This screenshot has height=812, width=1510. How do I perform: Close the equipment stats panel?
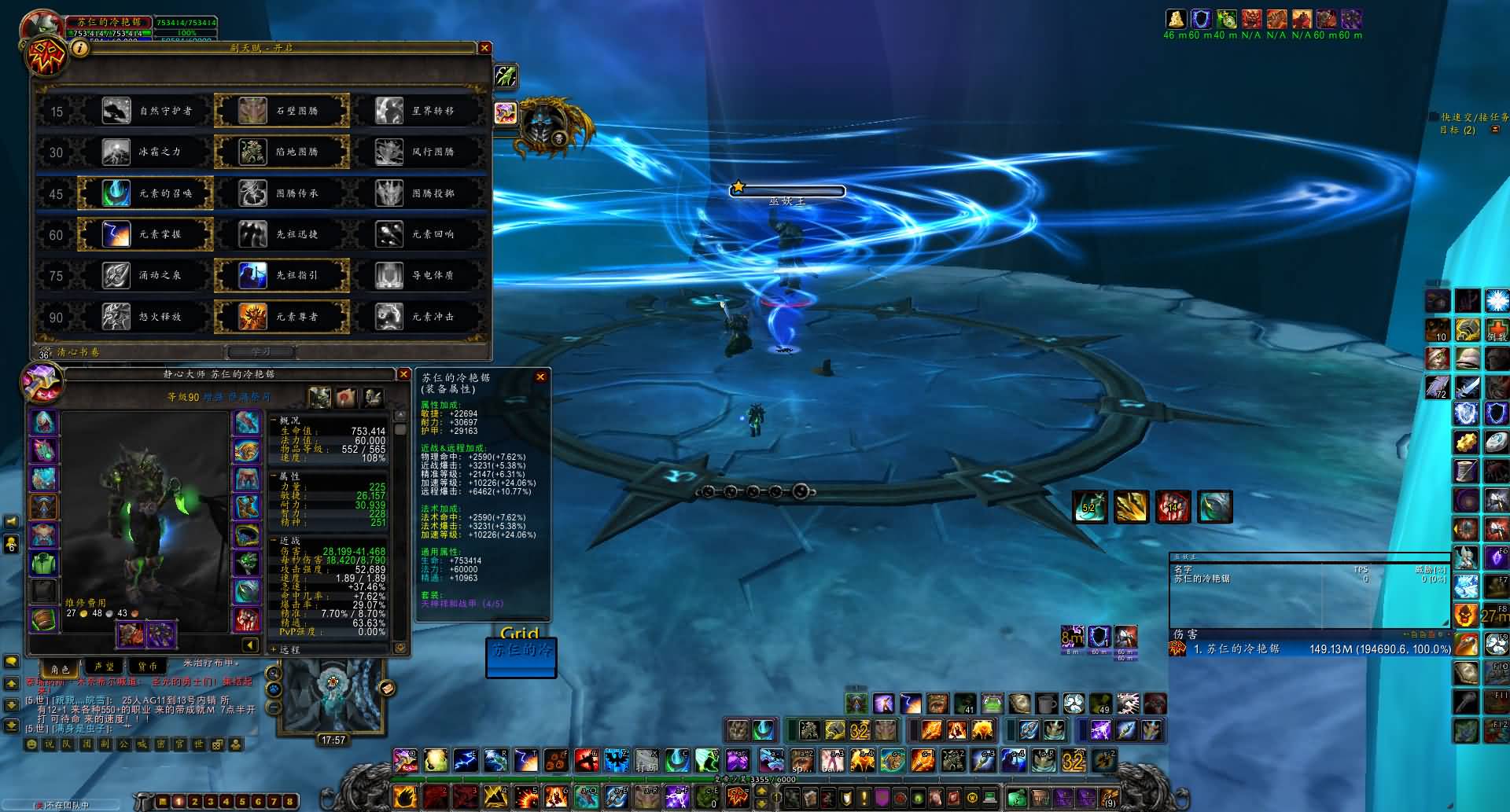tap(540, 377)
